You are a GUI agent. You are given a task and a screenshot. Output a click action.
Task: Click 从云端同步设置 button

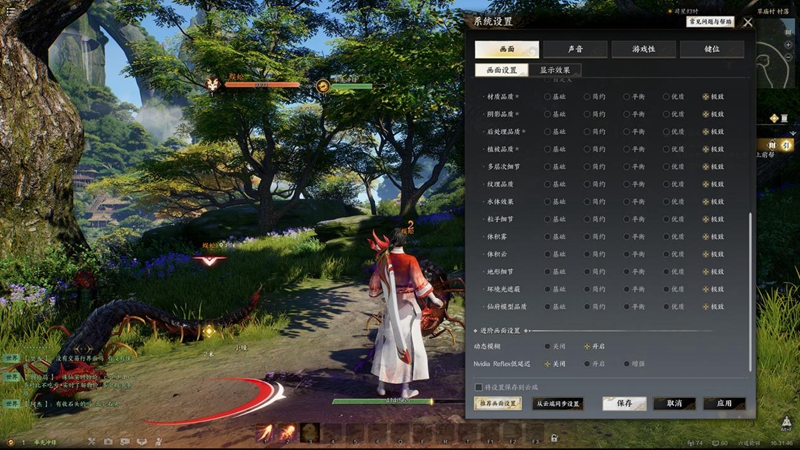click(x=558, y=404)
